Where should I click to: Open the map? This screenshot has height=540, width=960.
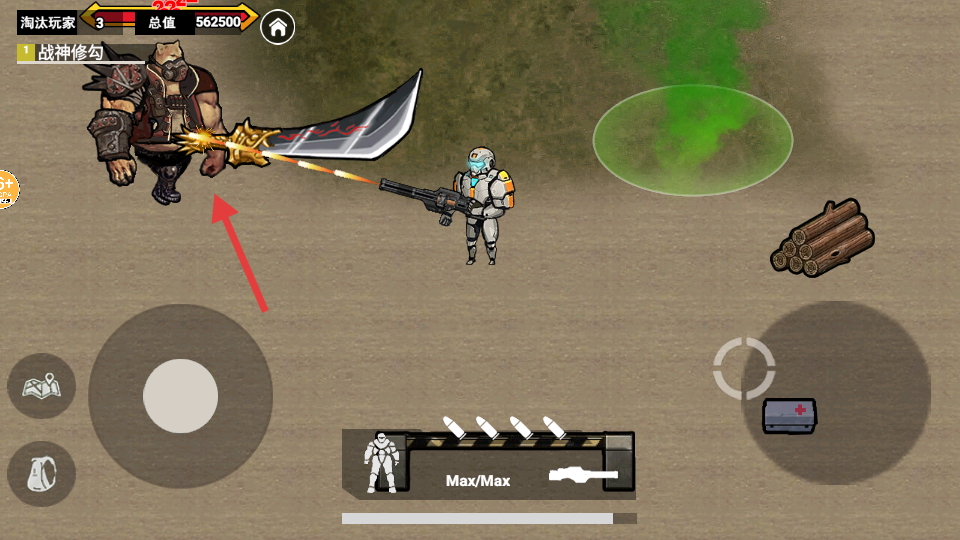pyautogui.click(x=42, y=385)
